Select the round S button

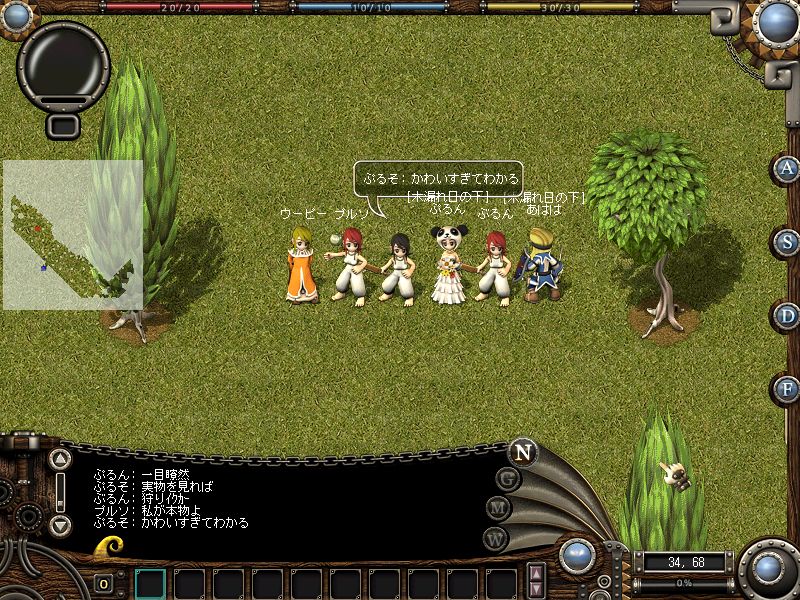(x=788, y=242)
